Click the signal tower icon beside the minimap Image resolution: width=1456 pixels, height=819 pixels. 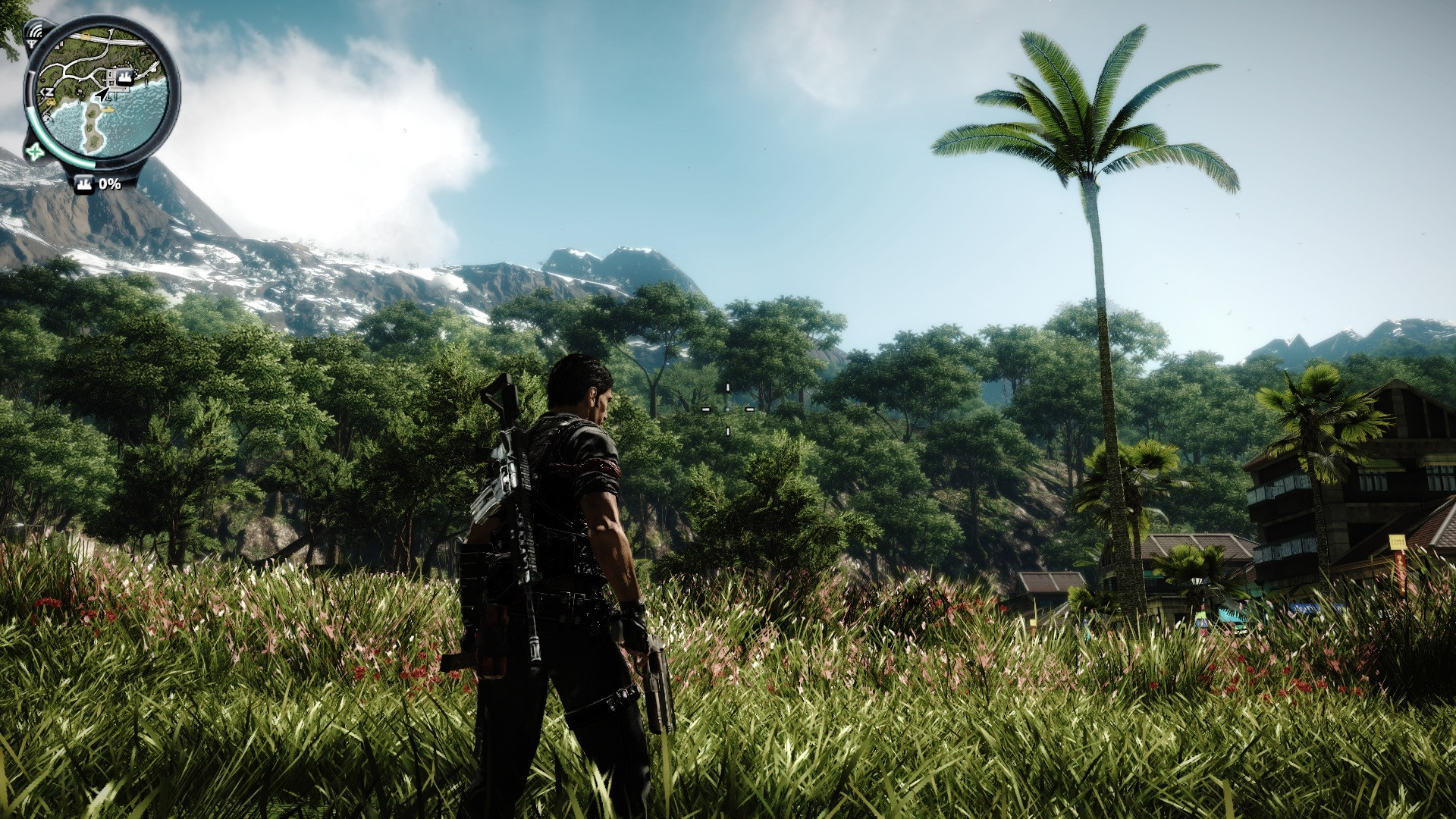click(33, 33)
